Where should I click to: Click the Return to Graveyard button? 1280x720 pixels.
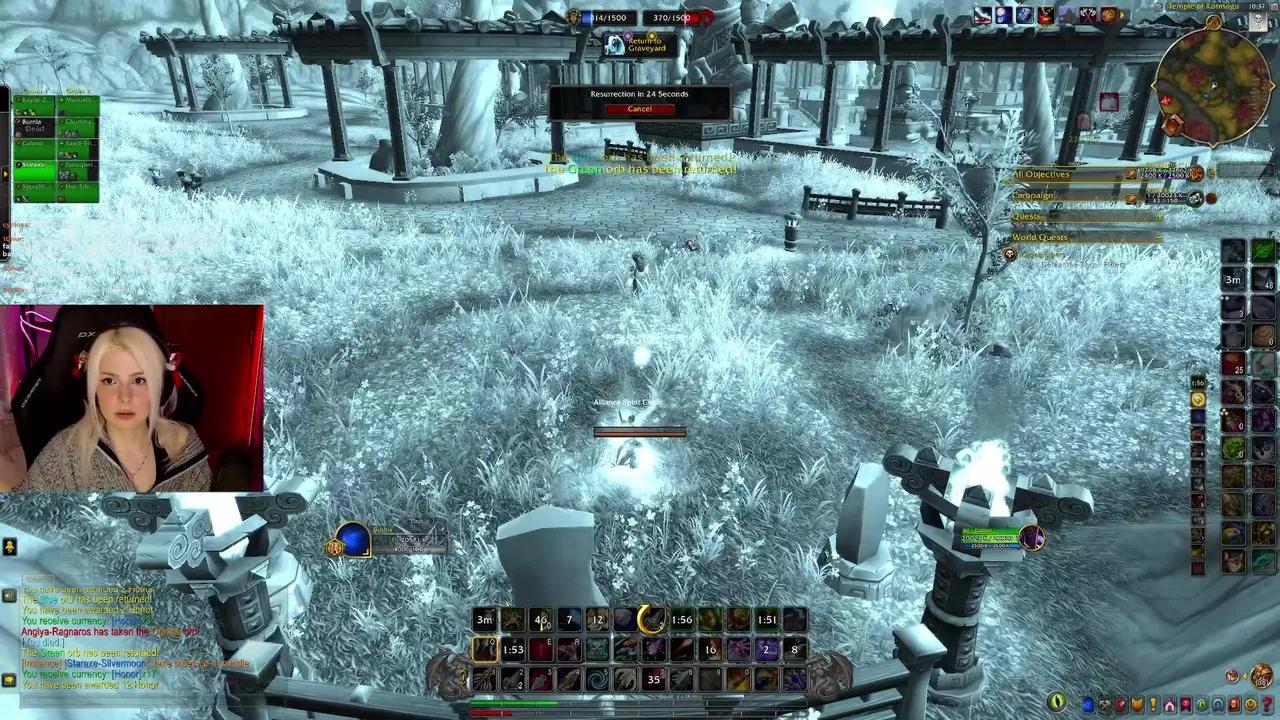pyautogui.click(x=641, y=44)
